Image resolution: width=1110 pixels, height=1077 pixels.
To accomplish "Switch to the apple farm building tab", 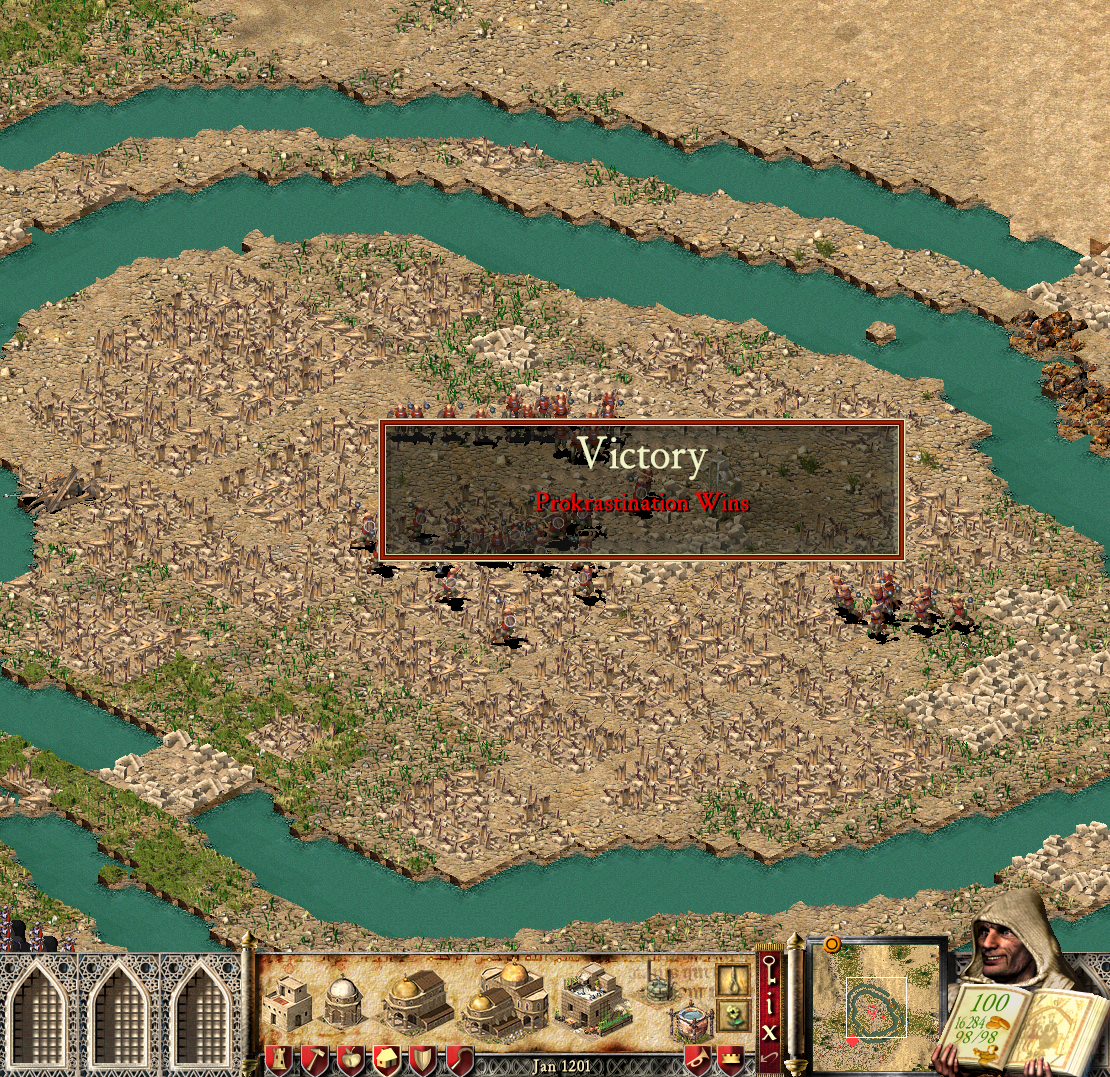I will [349, 1061].
